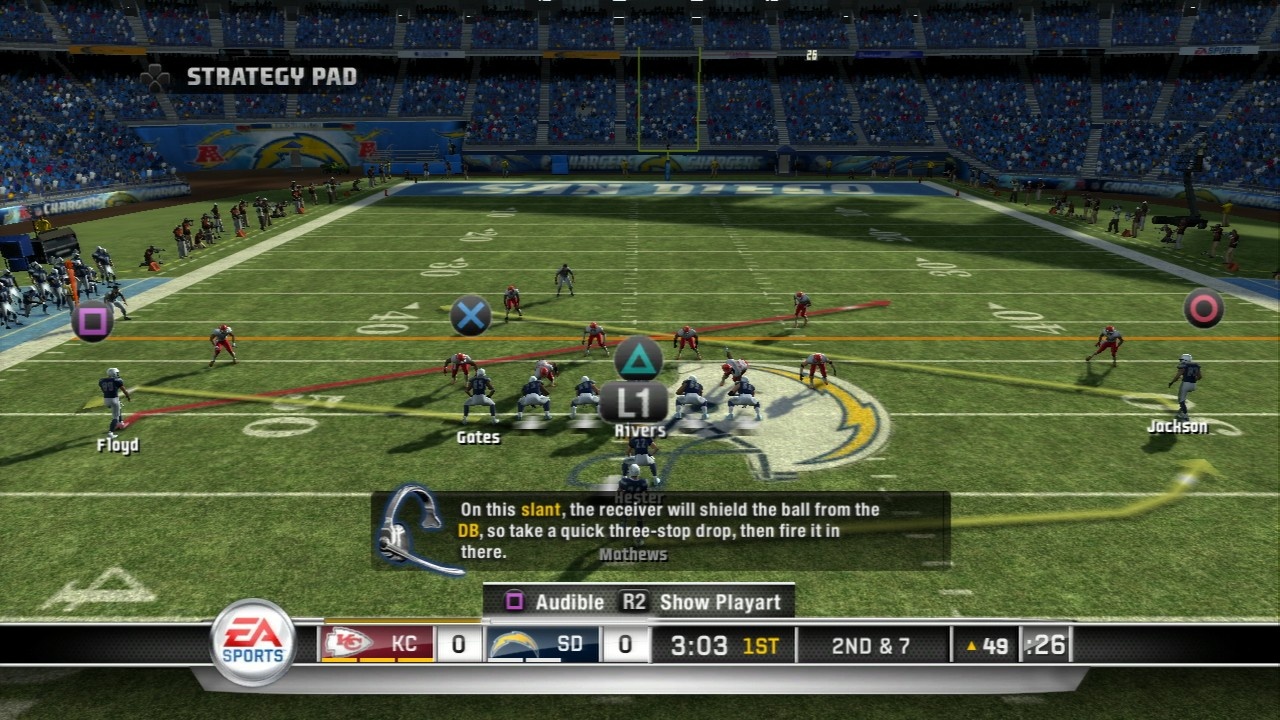Click the EA Sports logo
The image size is (1280, 720).
pos(253,642)
